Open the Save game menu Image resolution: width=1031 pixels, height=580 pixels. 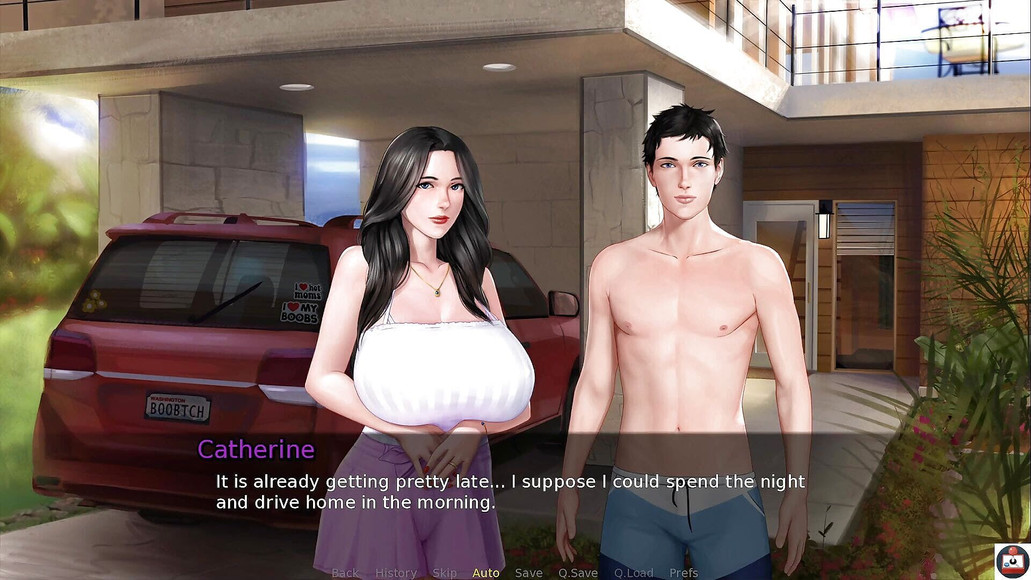click(x=529, y=573)
